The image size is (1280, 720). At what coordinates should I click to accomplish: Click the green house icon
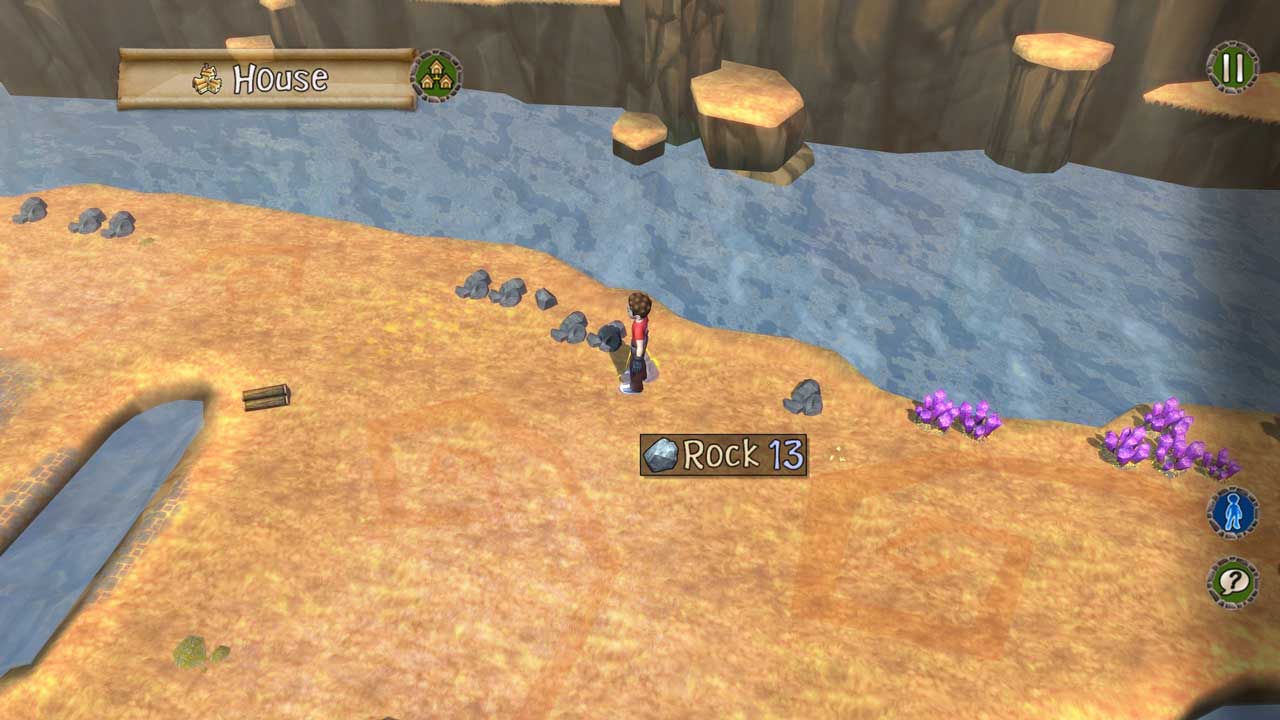coord(436,76)
